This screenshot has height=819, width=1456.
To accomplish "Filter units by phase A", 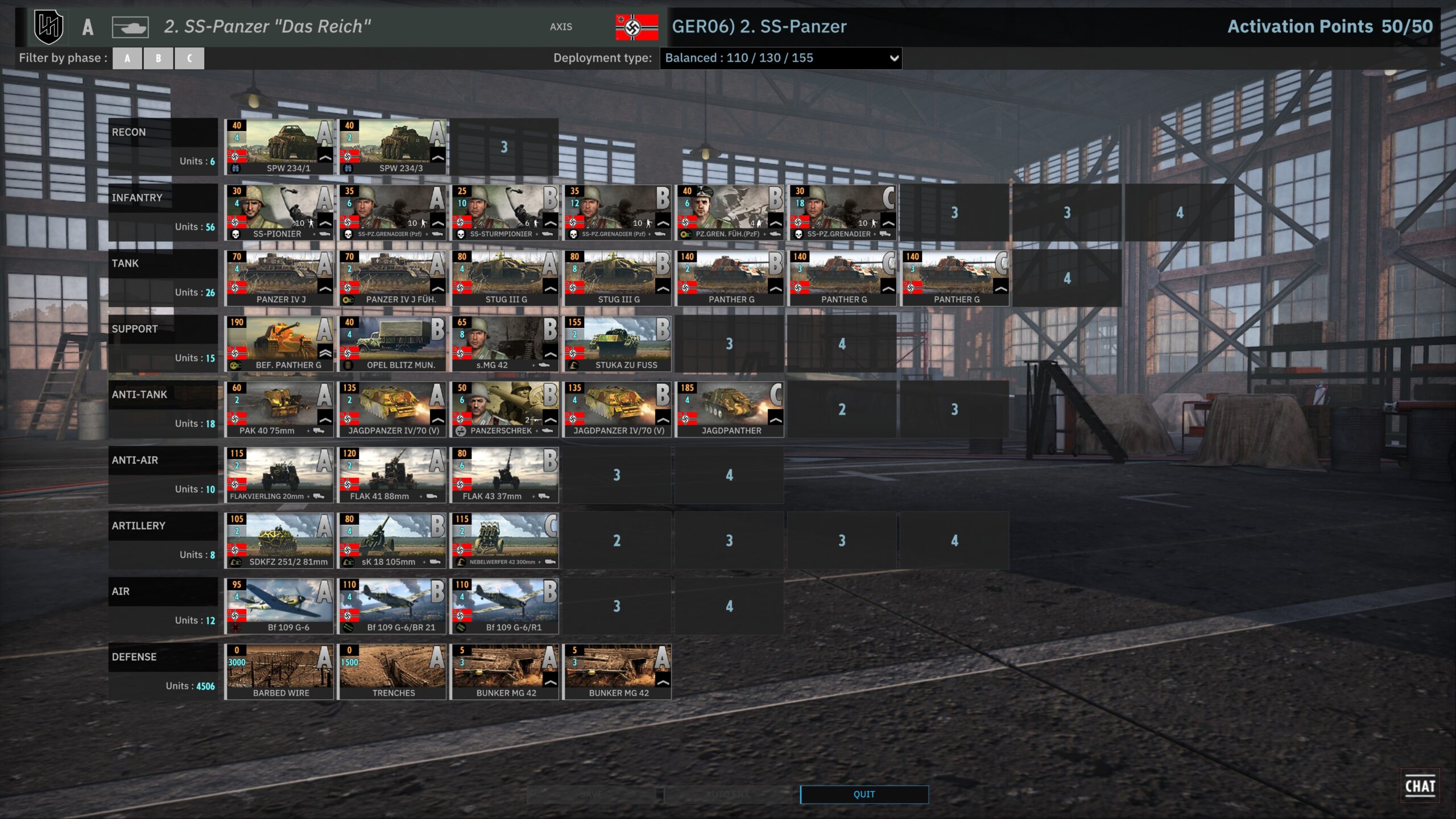I will coord(127,58).
